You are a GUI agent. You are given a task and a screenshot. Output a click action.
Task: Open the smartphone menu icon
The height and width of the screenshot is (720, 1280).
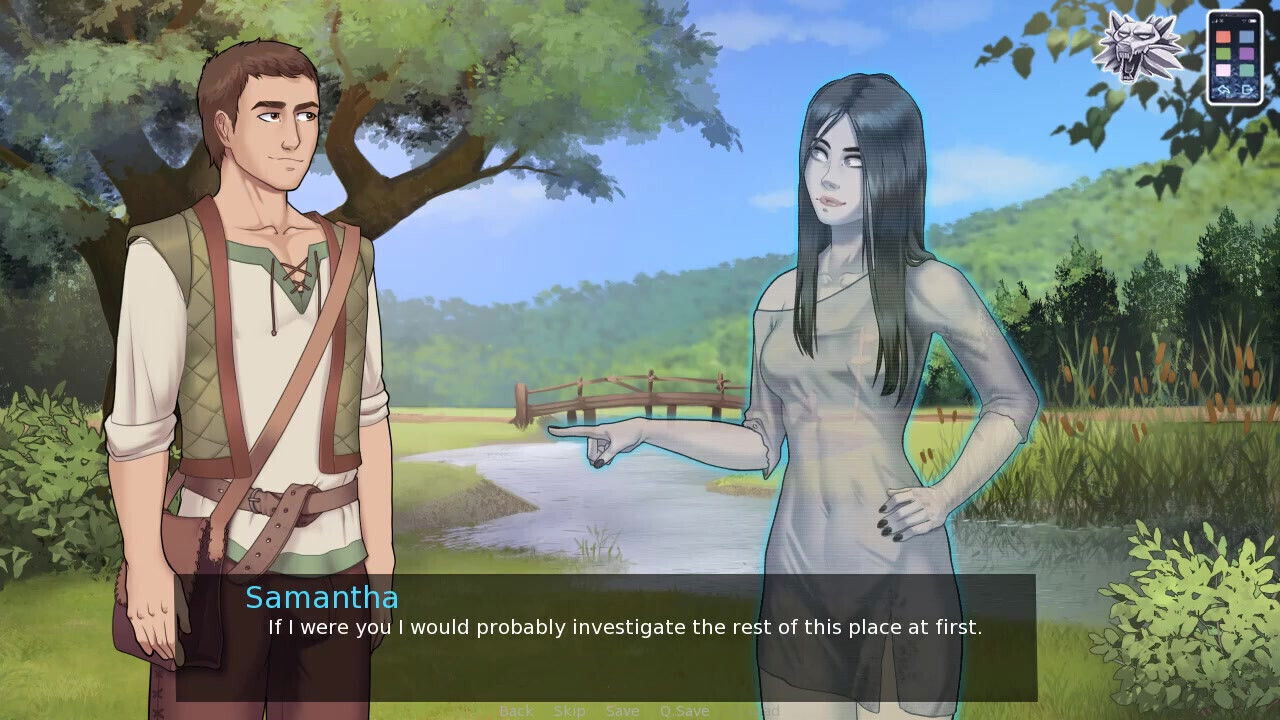(x=1234, y=57)
